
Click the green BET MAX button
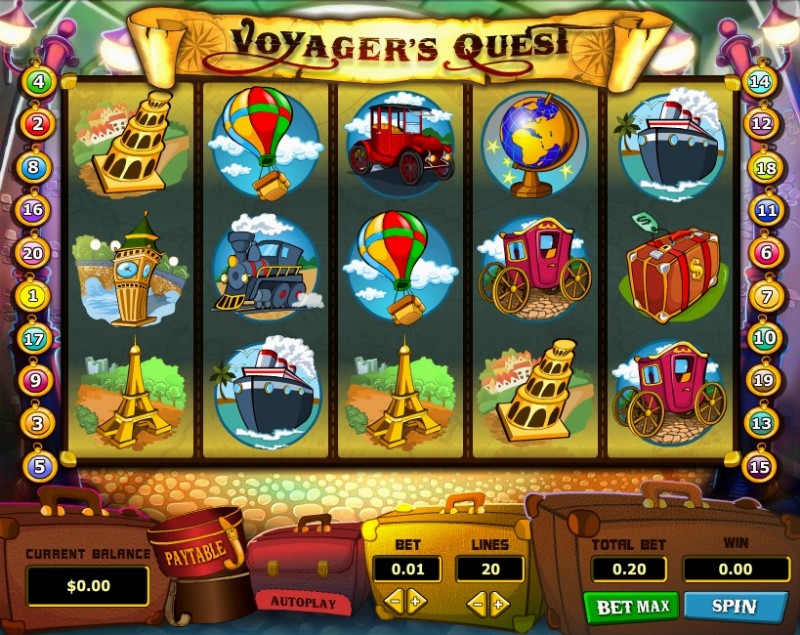pos(631,606)
